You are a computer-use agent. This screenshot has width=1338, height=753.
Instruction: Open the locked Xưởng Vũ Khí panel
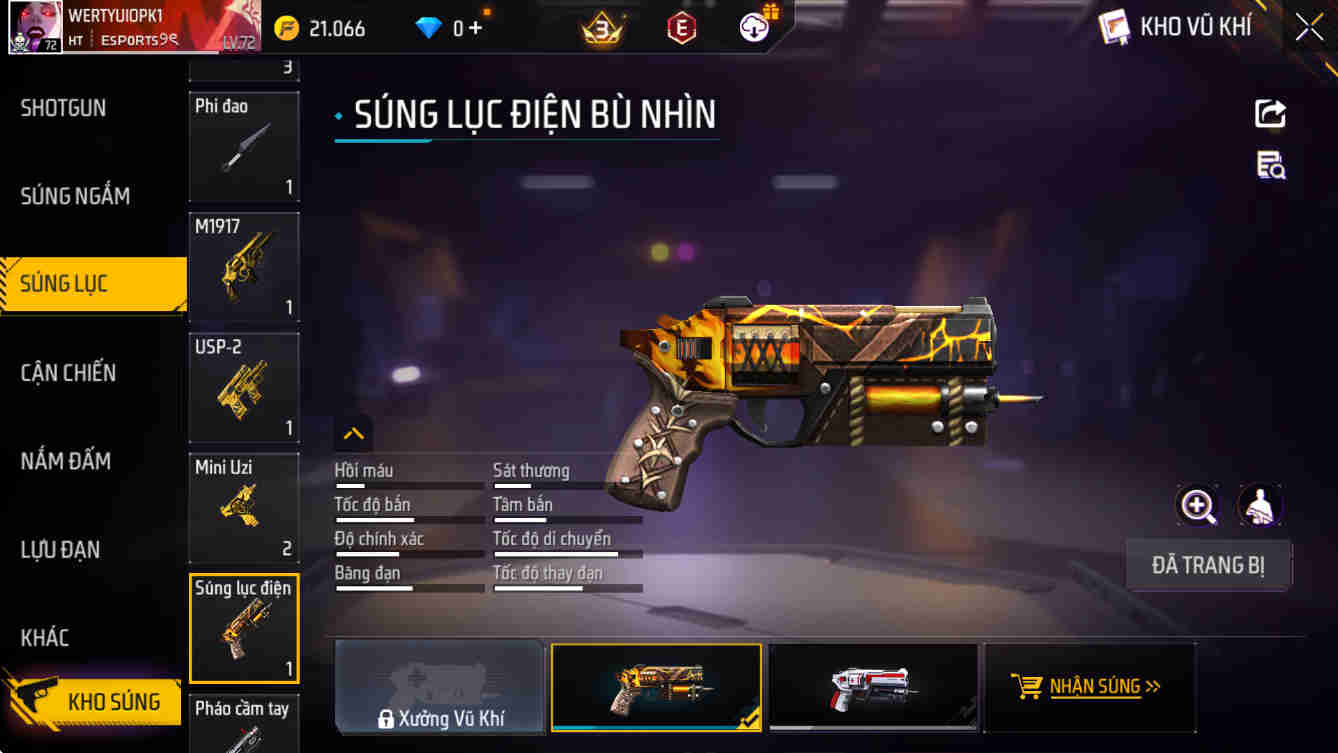click(440, 687)
